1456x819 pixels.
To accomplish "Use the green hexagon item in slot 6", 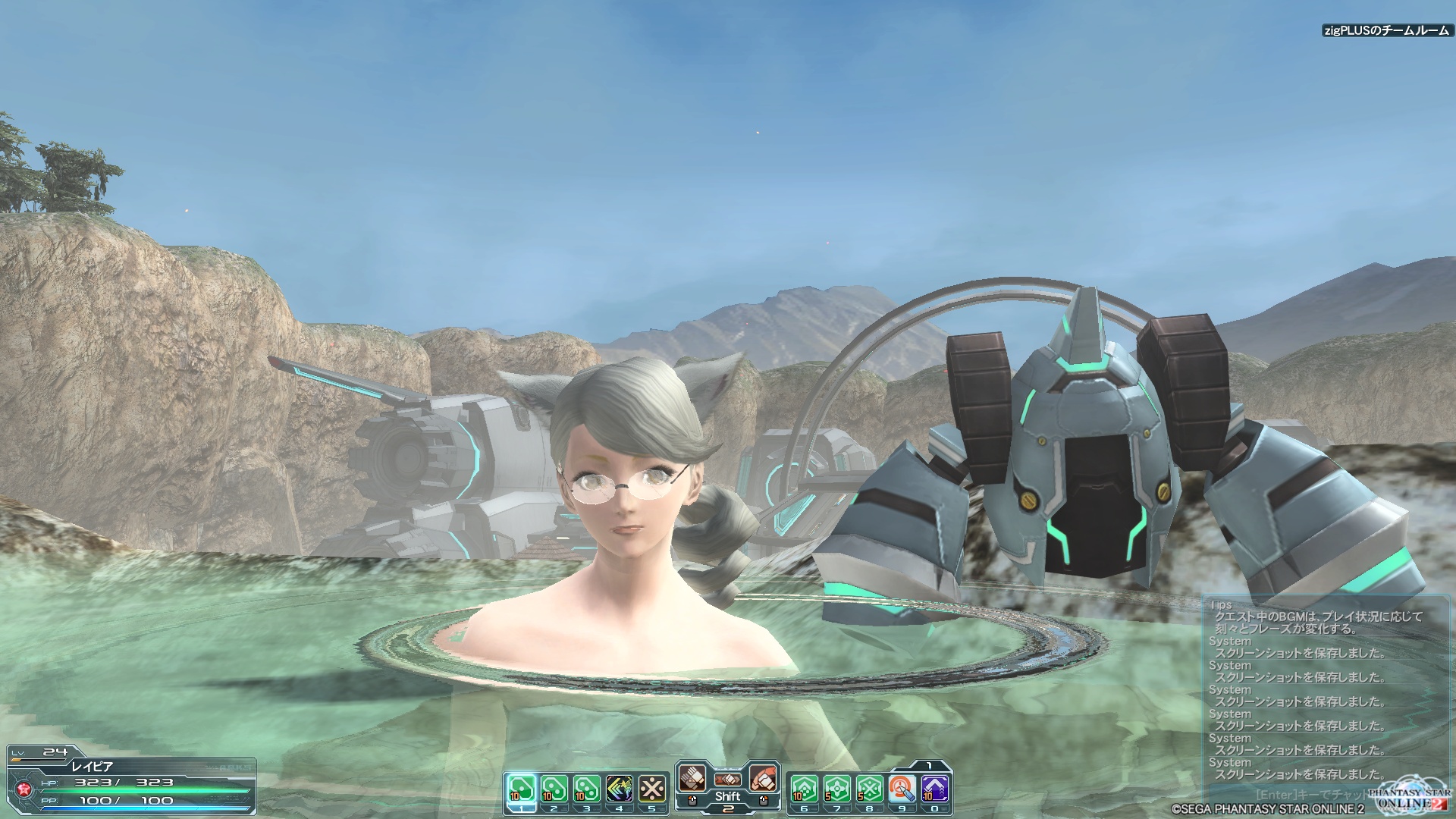I will pos(804,789).
